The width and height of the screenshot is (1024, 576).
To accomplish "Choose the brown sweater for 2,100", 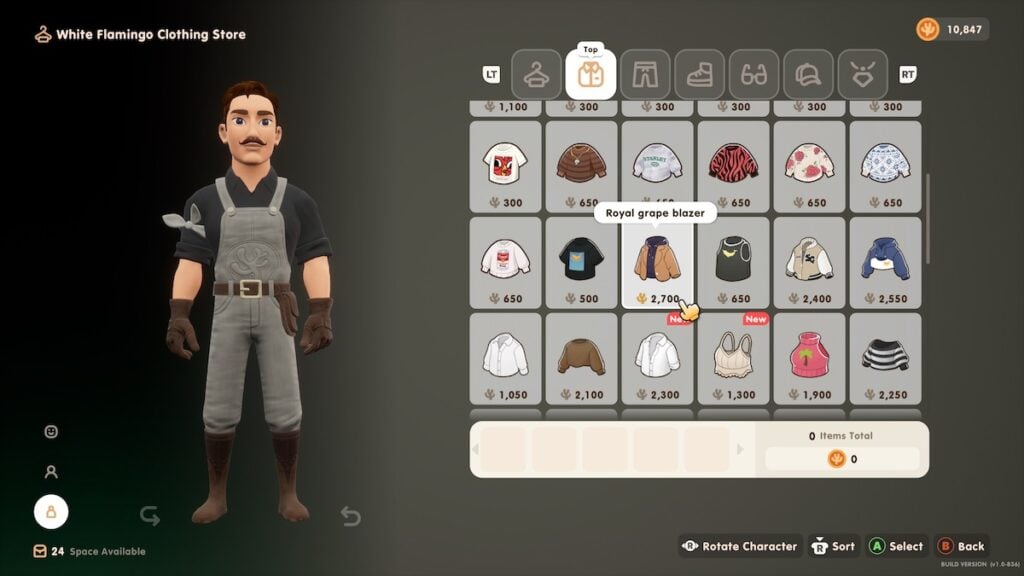I will [x=581, y=358].
